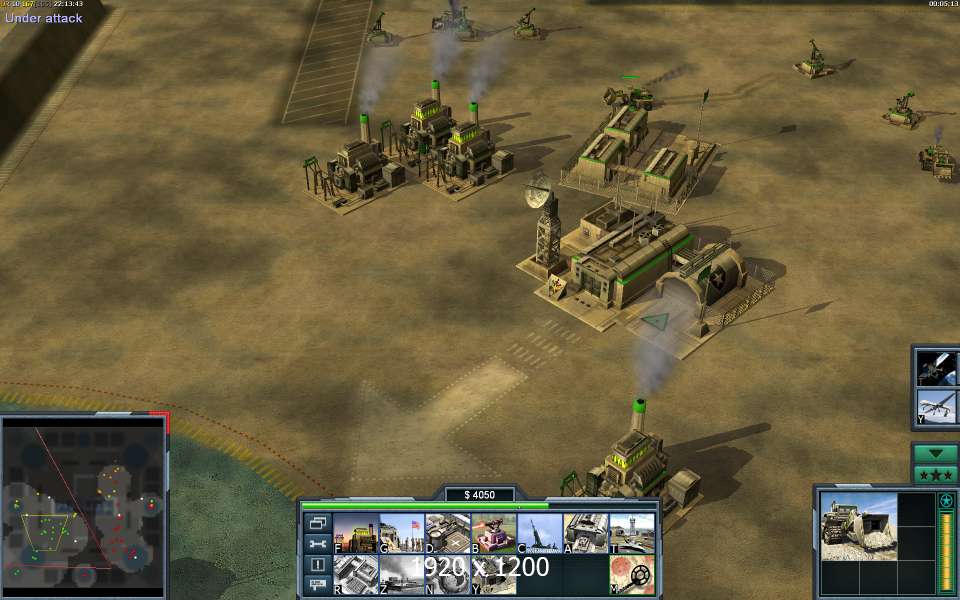Click the exclamation mark button
The height and width of the screenshot is (600, 960).
pos(318,564)
